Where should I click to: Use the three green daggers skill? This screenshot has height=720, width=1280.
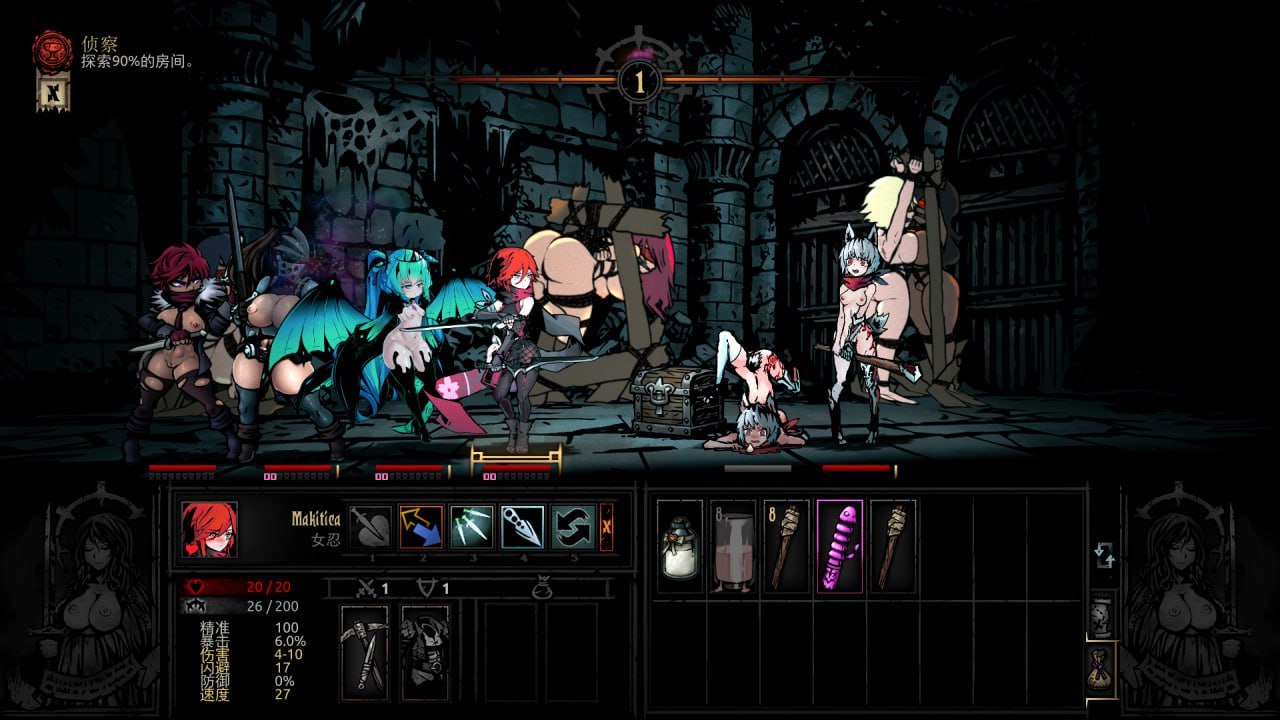click(472, 527)
